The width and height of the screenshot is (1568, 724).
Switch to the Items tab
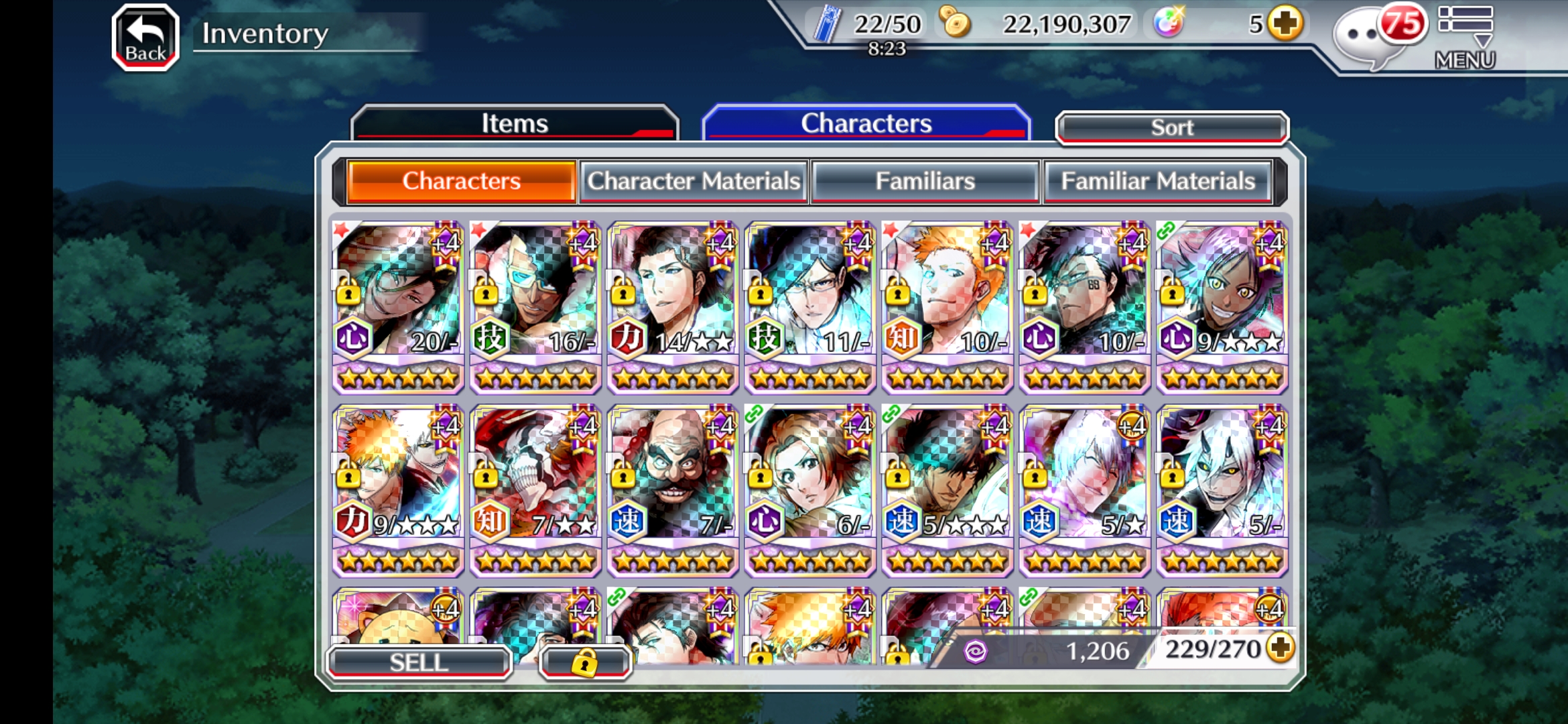pyautogui.click(x=514, y=123)
